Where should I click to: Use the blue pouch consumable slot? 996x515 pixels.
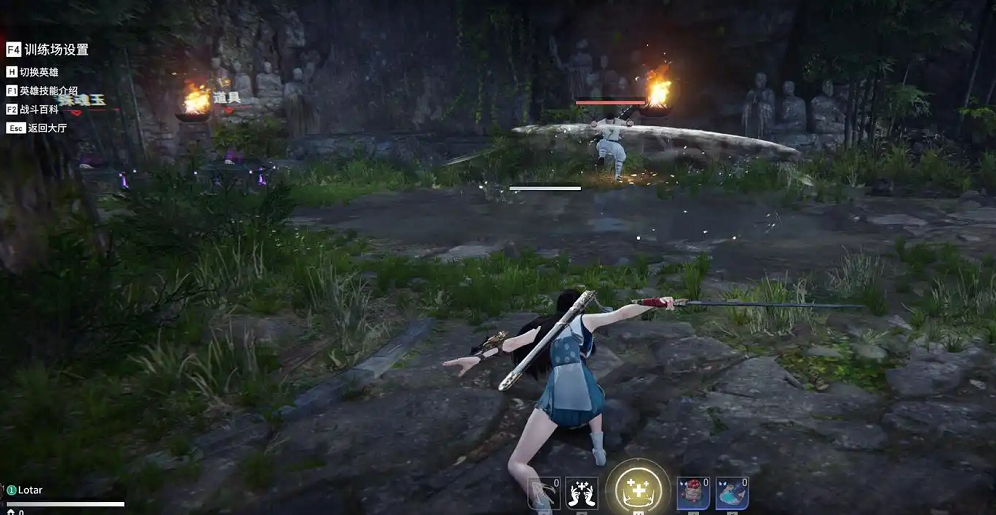tap(731, 493)
